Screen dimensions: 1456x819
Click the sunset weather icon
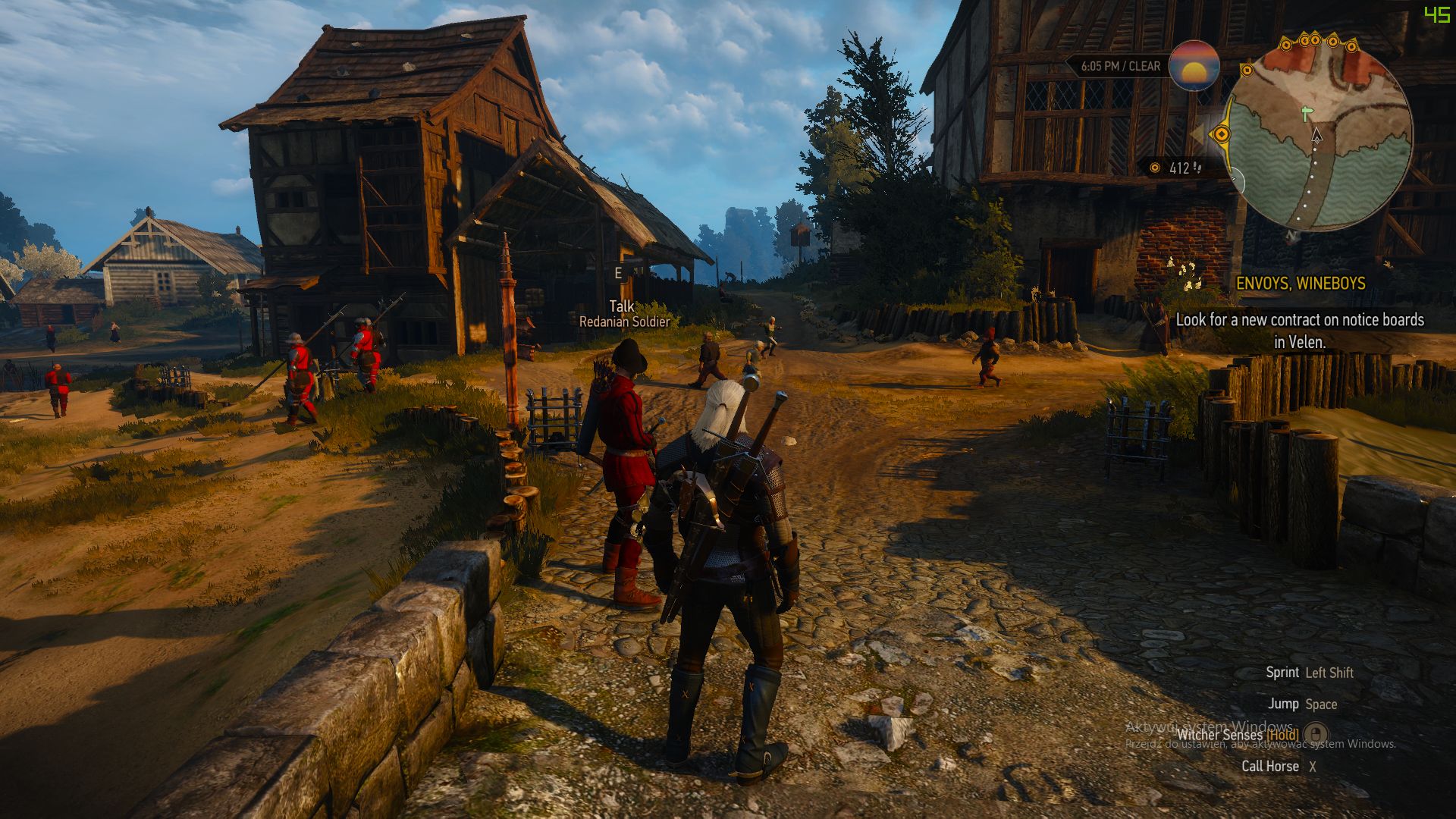pos(1194,66)
